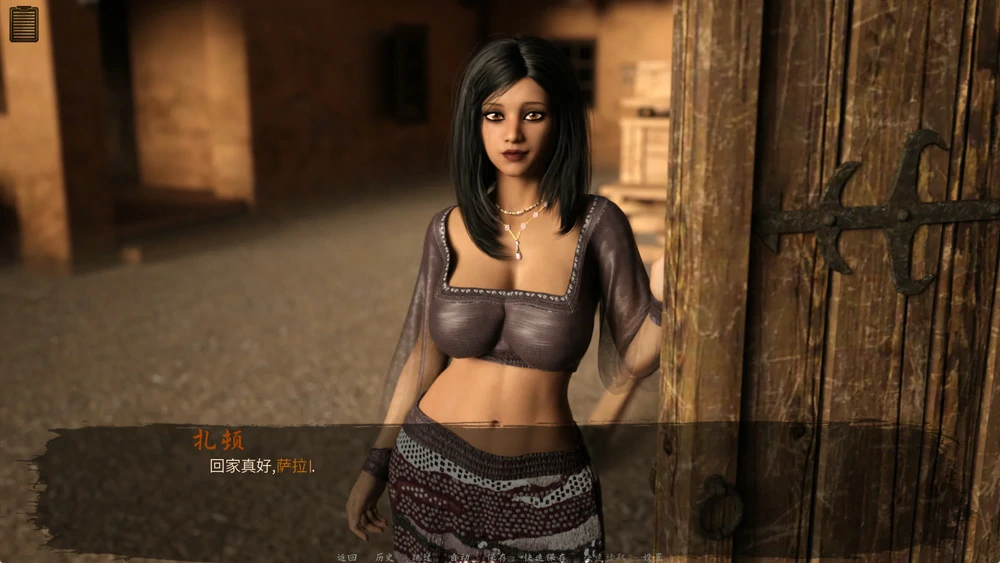Open the 历史 (History) dialogue log

tap(385, 557)
